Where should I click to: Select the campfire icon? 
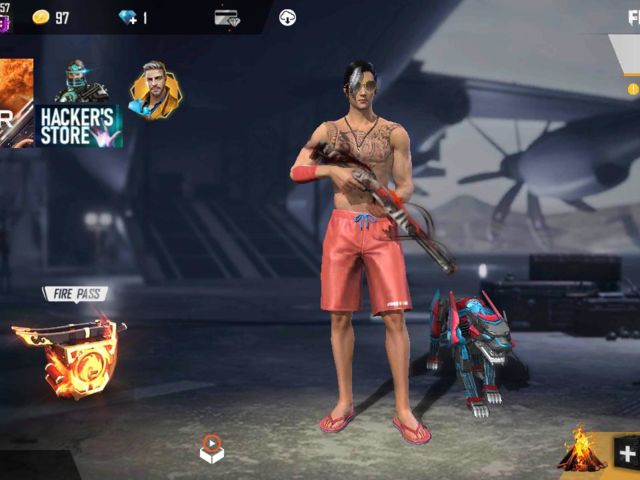[x=581, y=450]
